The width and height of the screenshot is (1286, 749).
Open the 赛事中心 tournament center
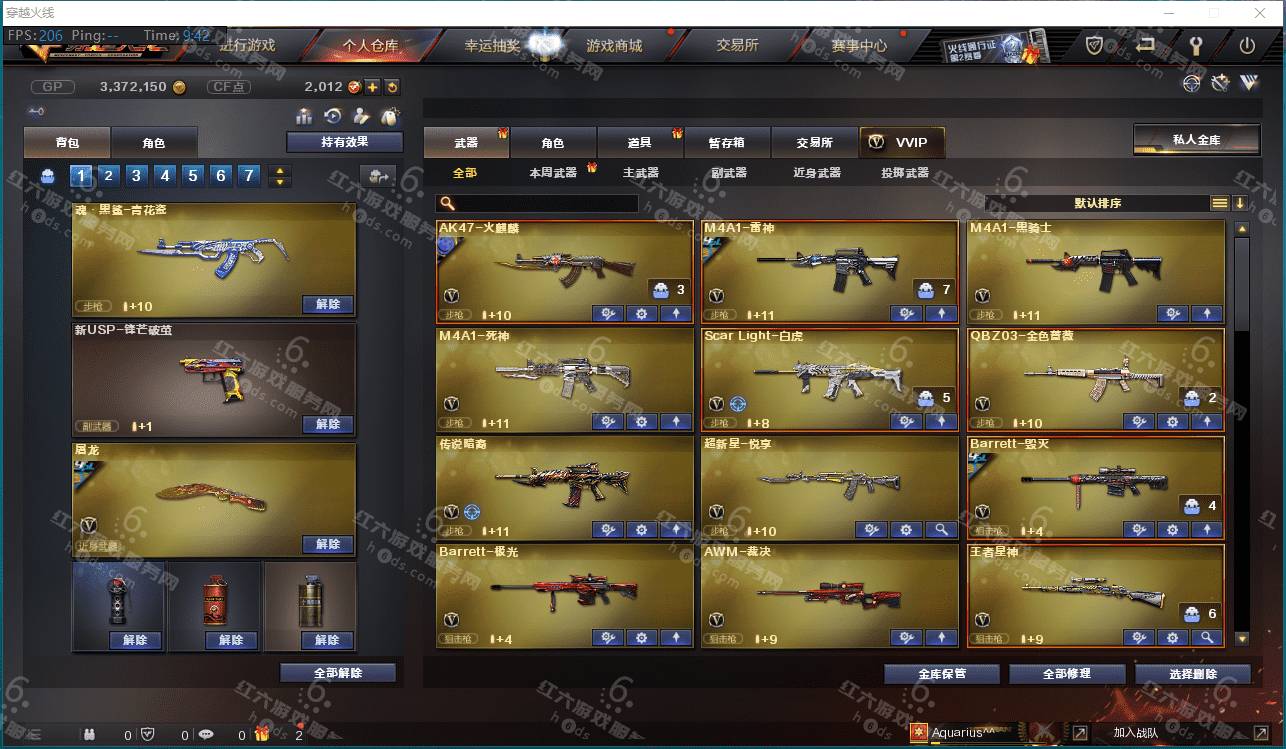pyautogui.click(x=859, y=46)
